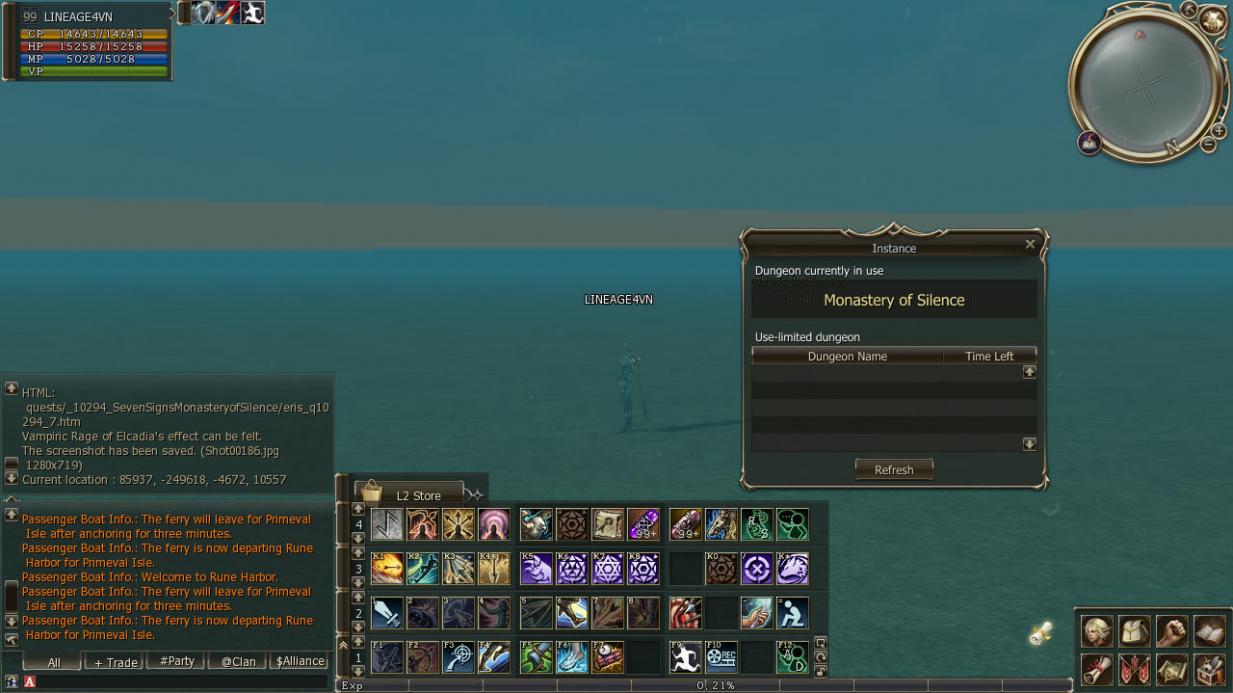
Task: Activate the F10 REC recording shortcut
Action: click(x=721, y=657)
